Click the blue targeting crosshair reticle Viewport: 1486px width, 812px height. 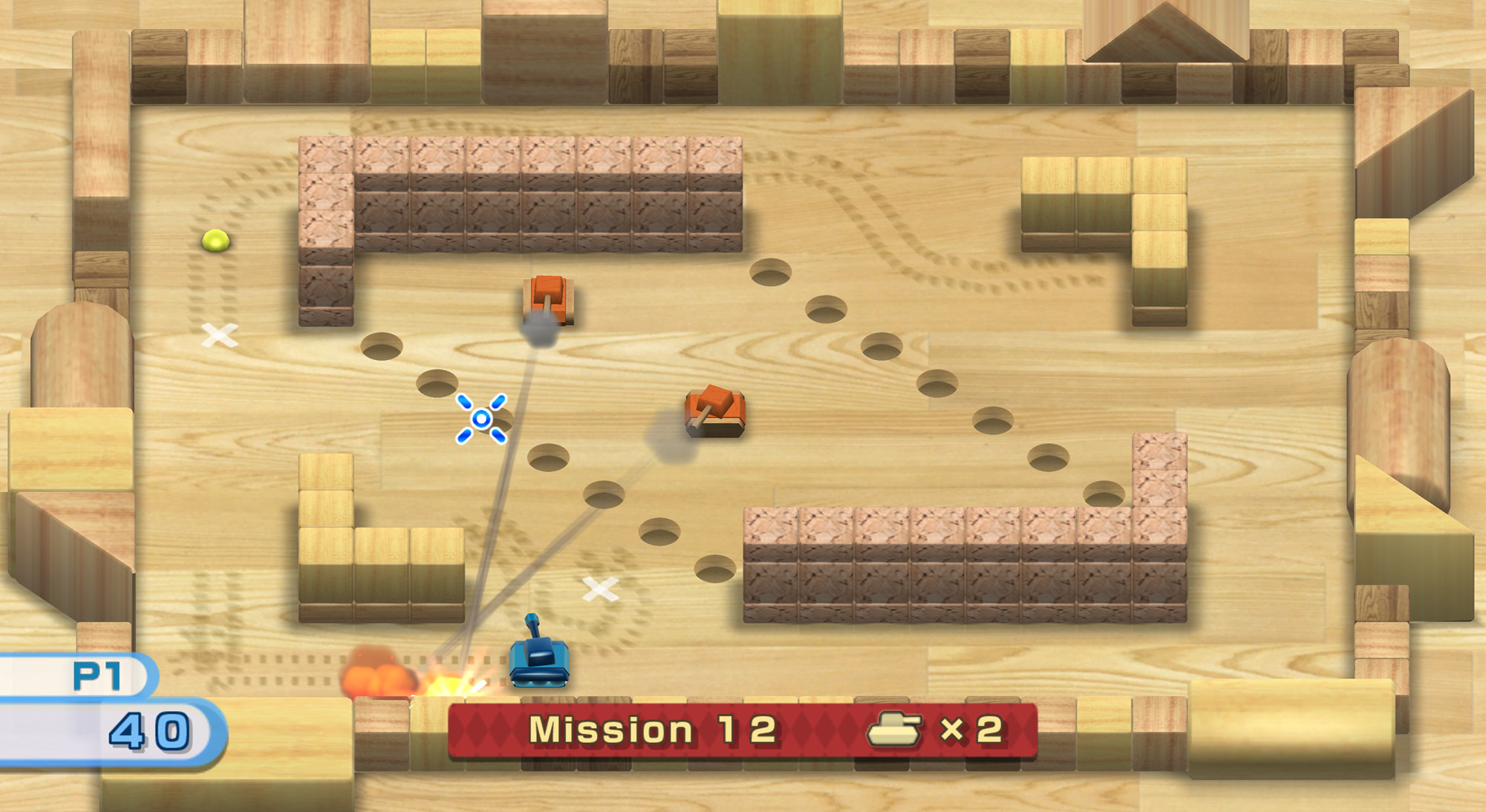coord(481,419)
